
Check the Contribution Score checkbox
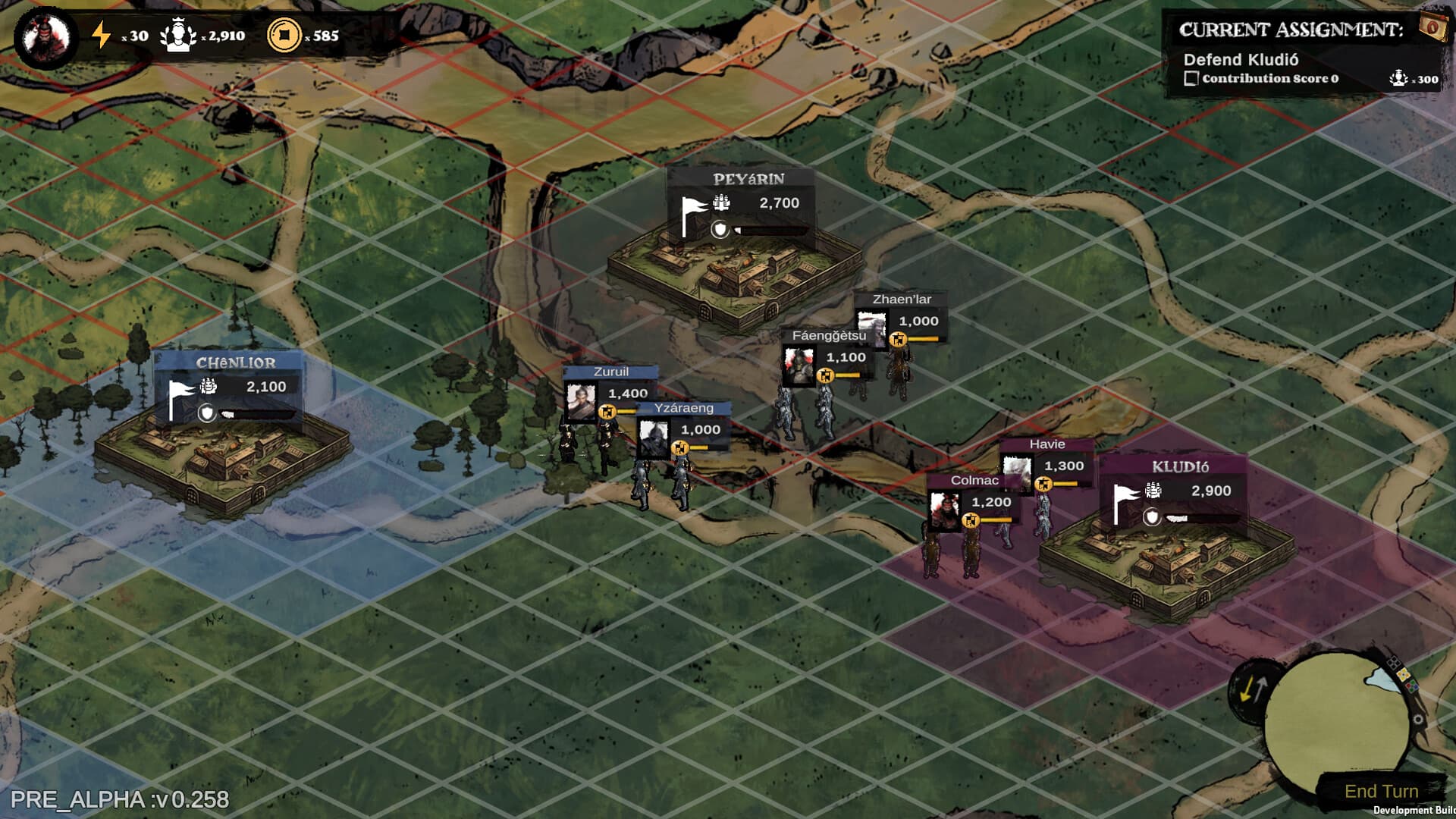click(1191, 78)
